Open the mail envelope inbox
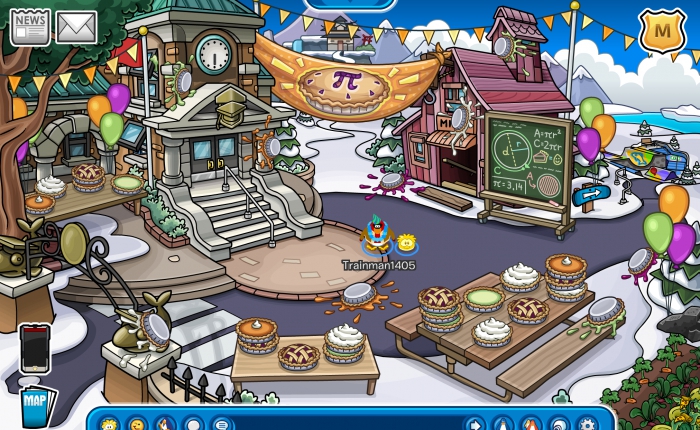 coord(76,27)
